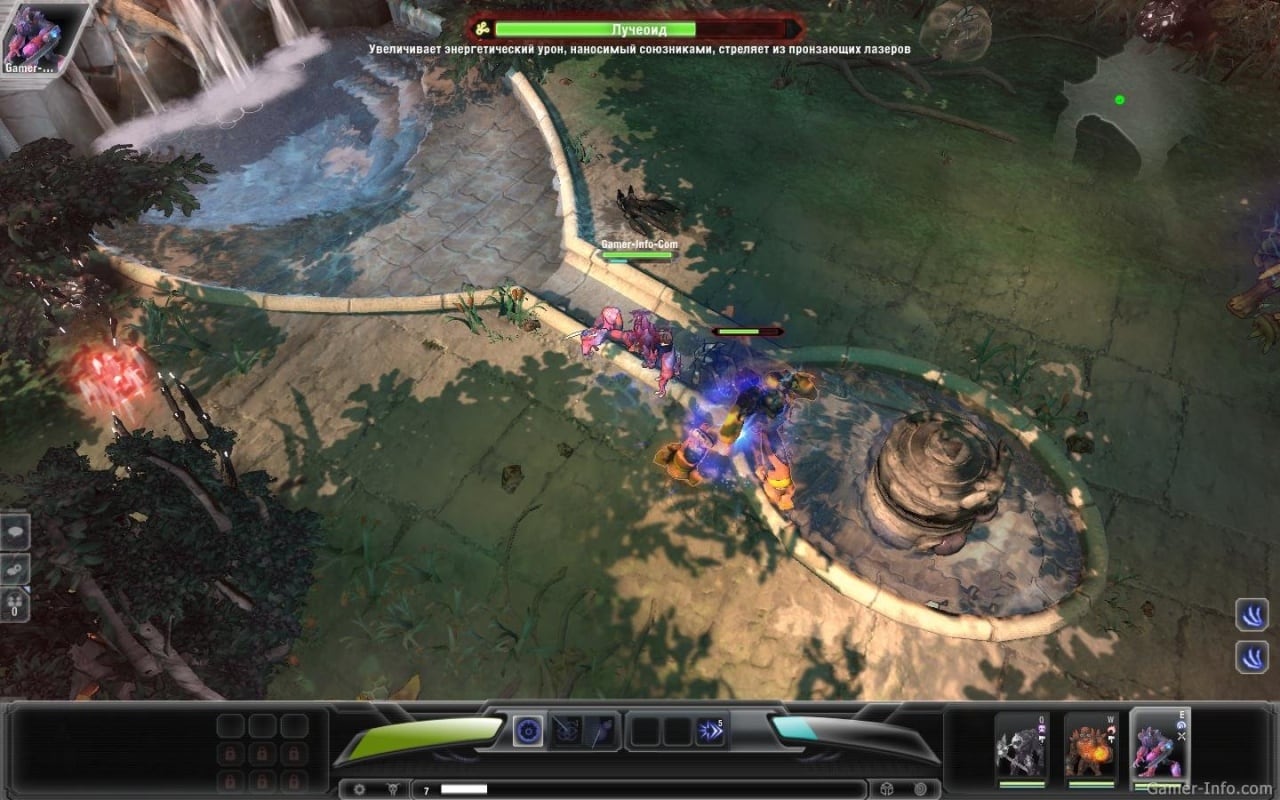
Task: Open chat with the speech bubble icon
Action: pos(16,533)
